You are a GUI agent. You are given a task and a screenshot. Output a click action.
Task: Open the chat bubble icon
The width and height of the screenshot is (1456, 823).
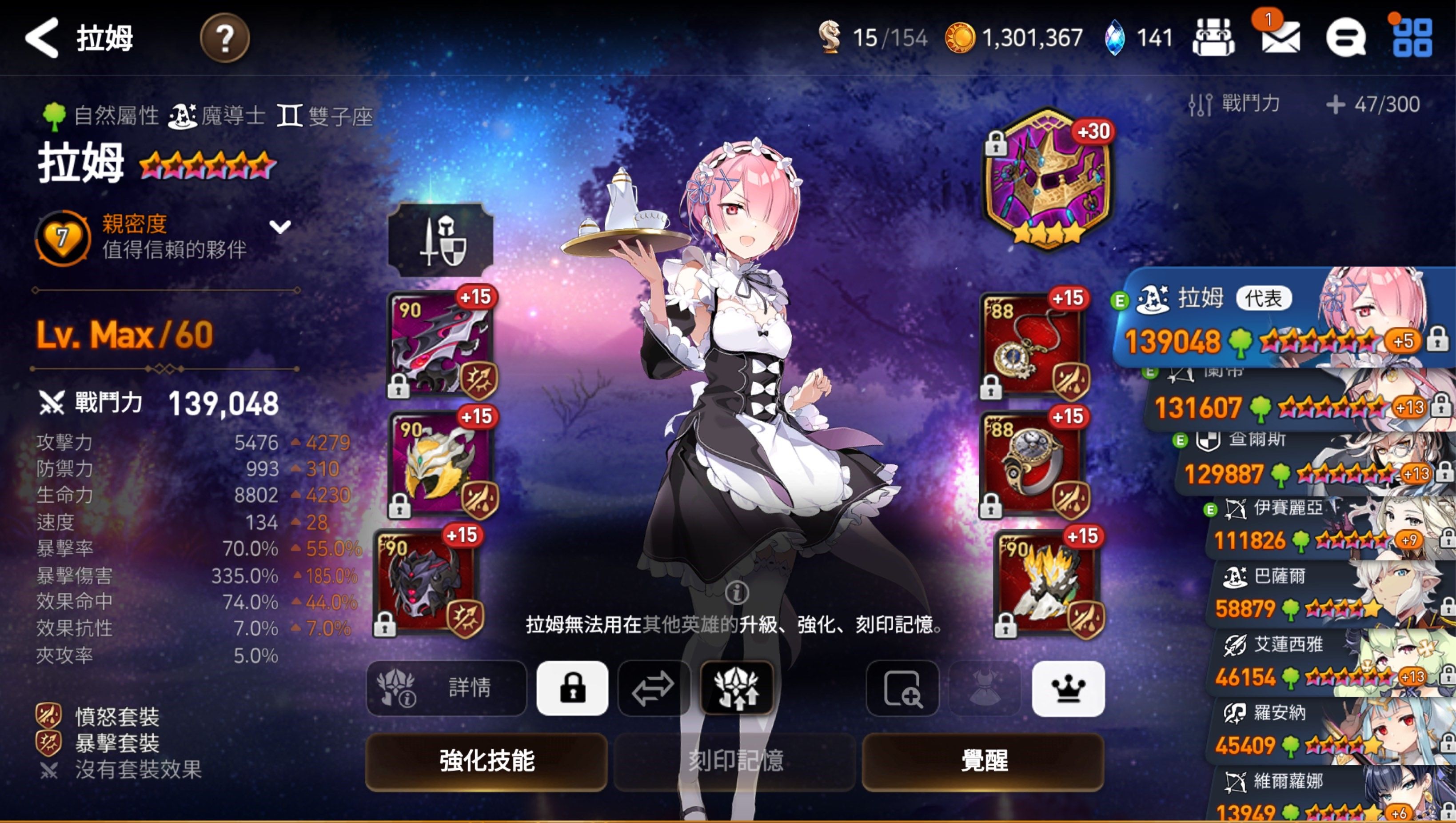pos(1345,38)
